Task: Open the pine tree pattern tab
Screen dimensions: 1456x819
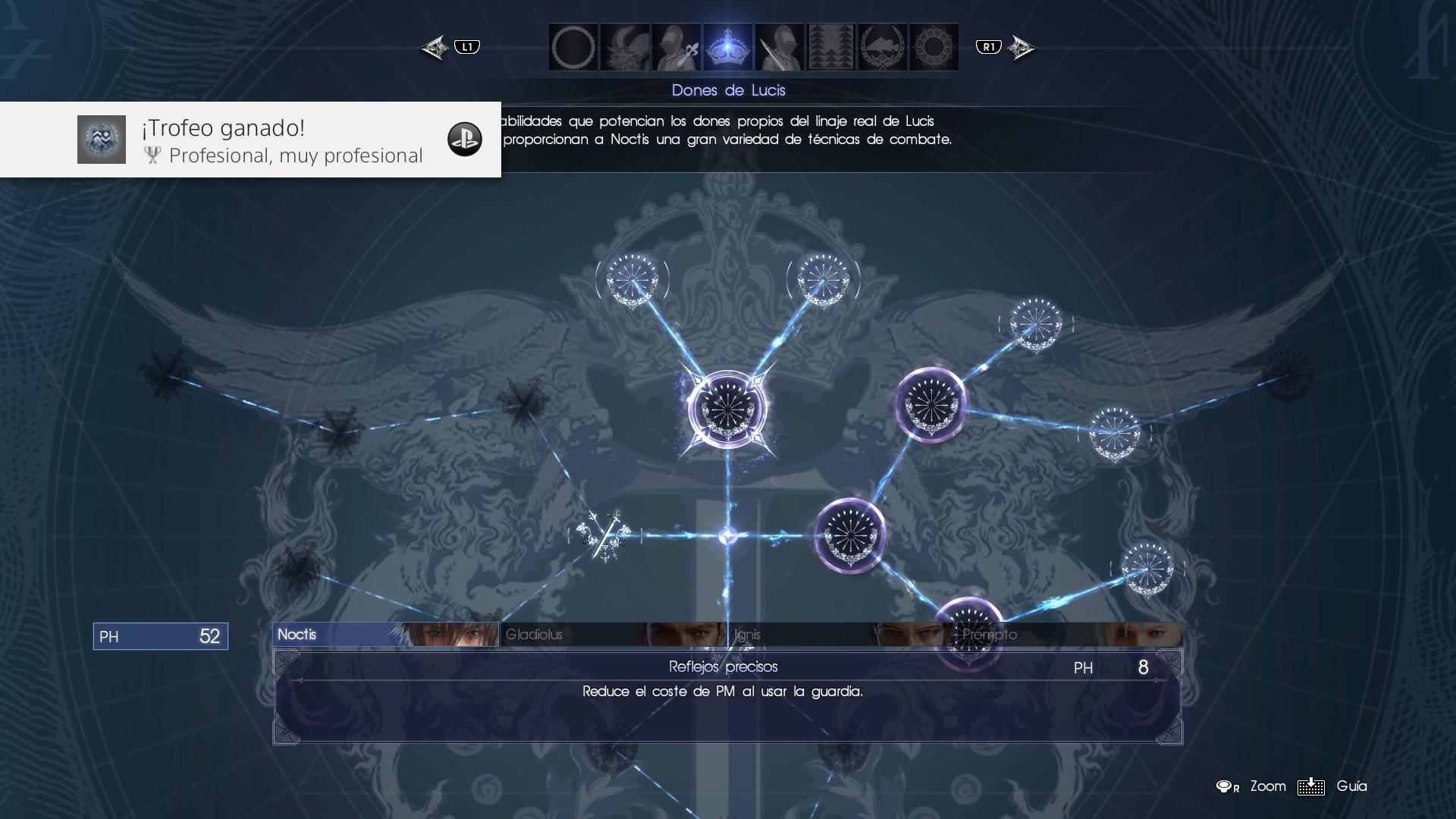Action: pyautogui.click(x=831, y=47)
